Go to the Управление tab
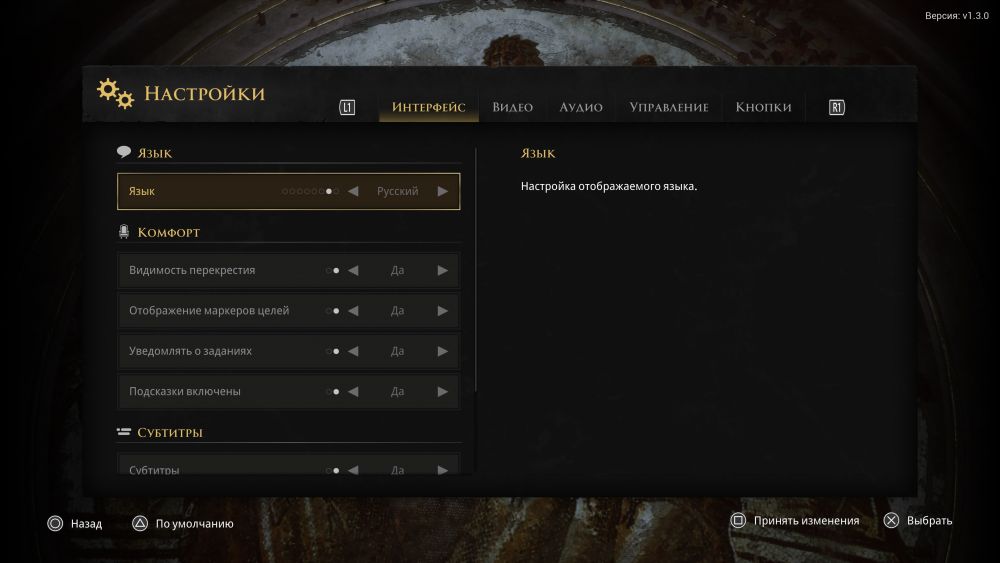This screenshot has height=563, width=1000. 668,107
